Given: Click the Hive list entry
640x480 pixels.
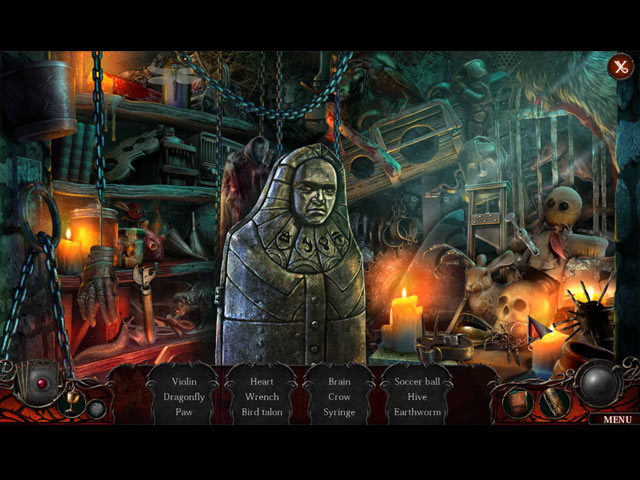Looking at the screenshot, I should (x=417, y=396).
